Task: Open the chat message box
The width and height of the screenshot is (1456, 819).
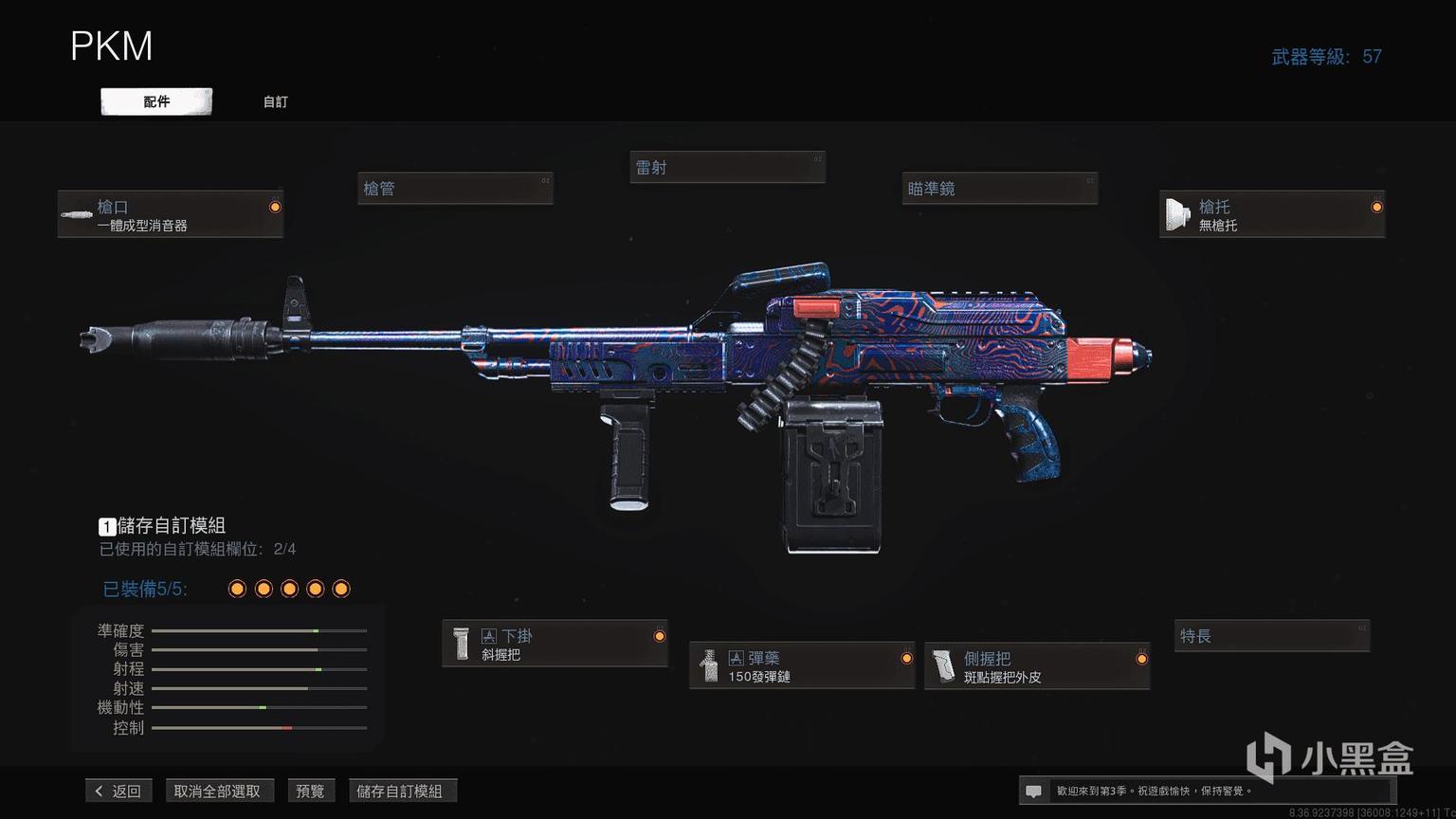Action: (x=1034, y=791)
